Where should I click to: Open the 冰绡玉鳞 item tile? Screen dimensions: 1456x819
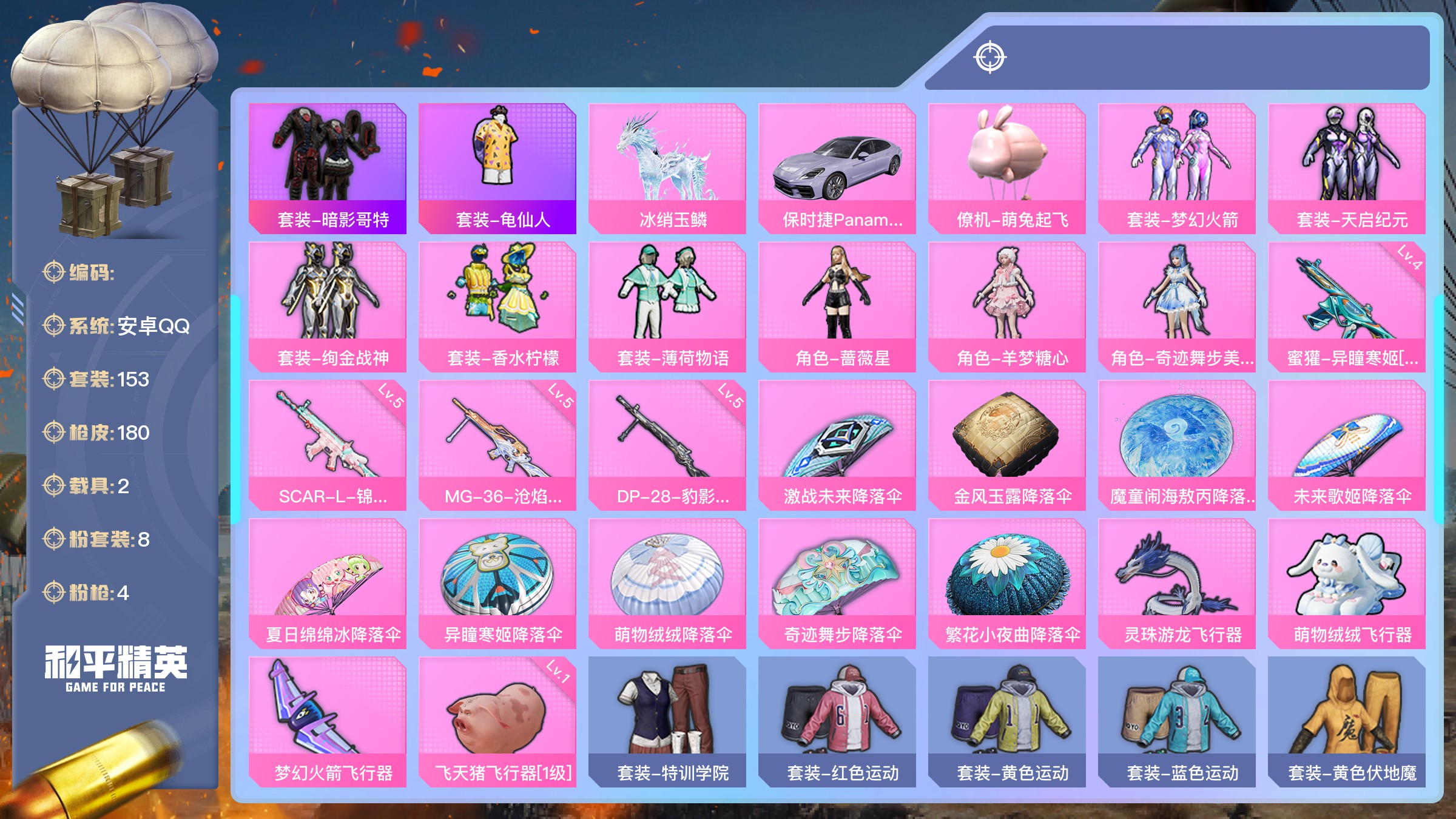click(x=667, y=168)
